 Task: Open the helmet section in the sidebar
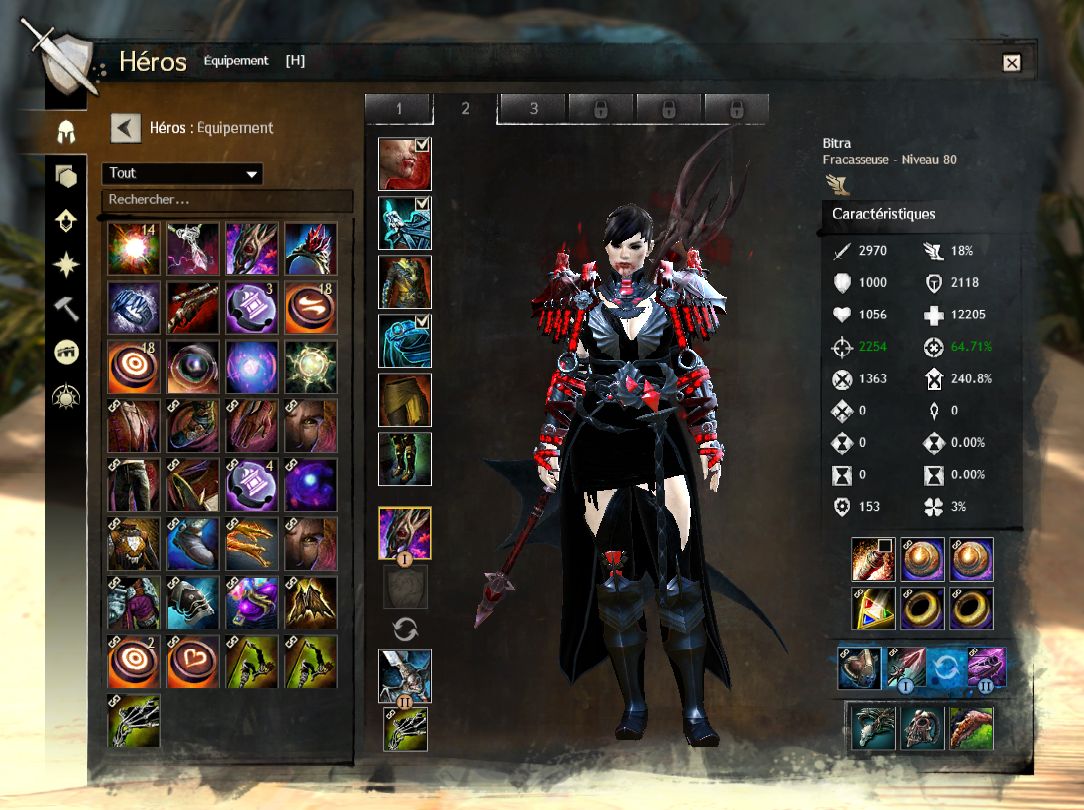[66, 130]
